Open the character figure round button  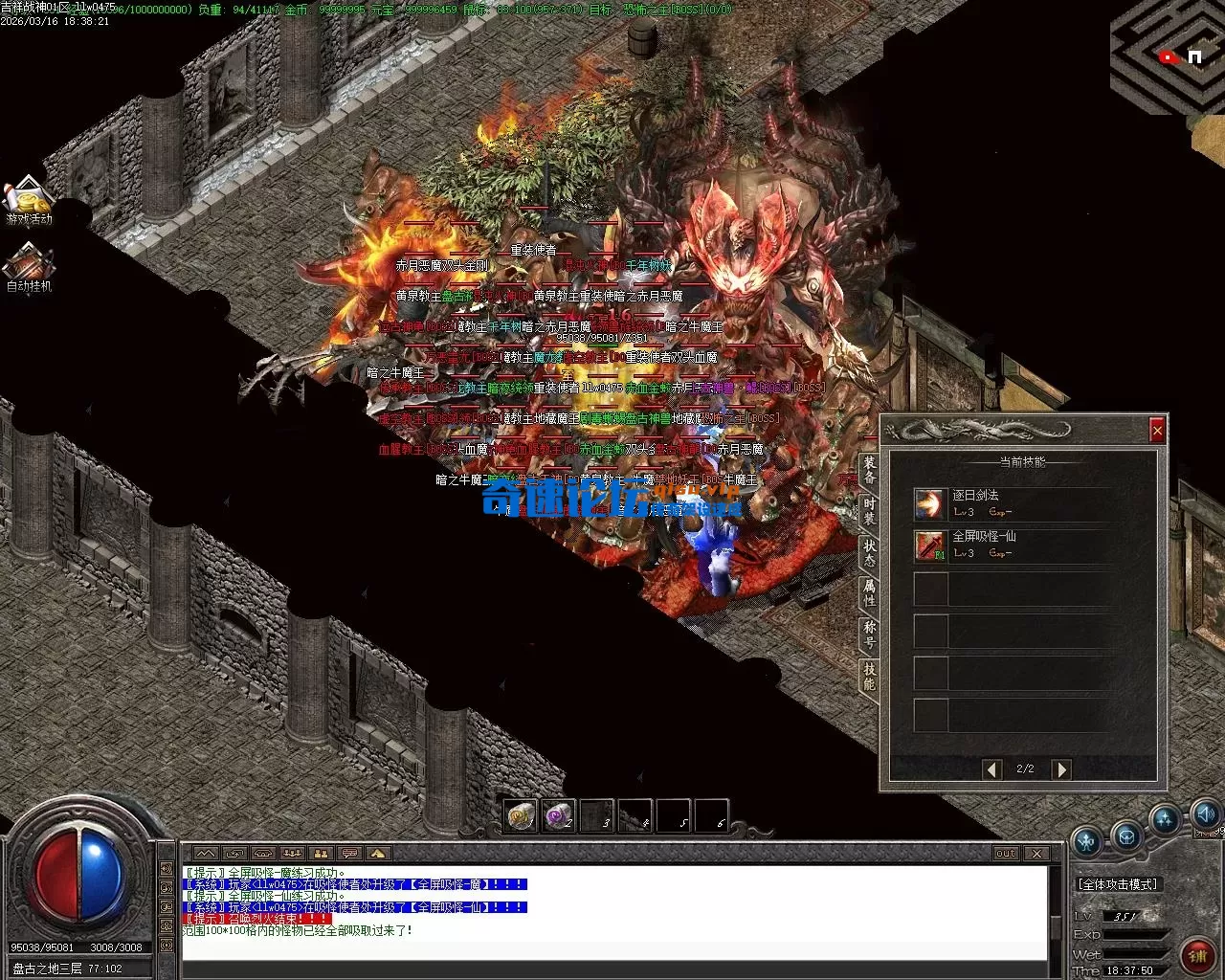pos(1087,841)
